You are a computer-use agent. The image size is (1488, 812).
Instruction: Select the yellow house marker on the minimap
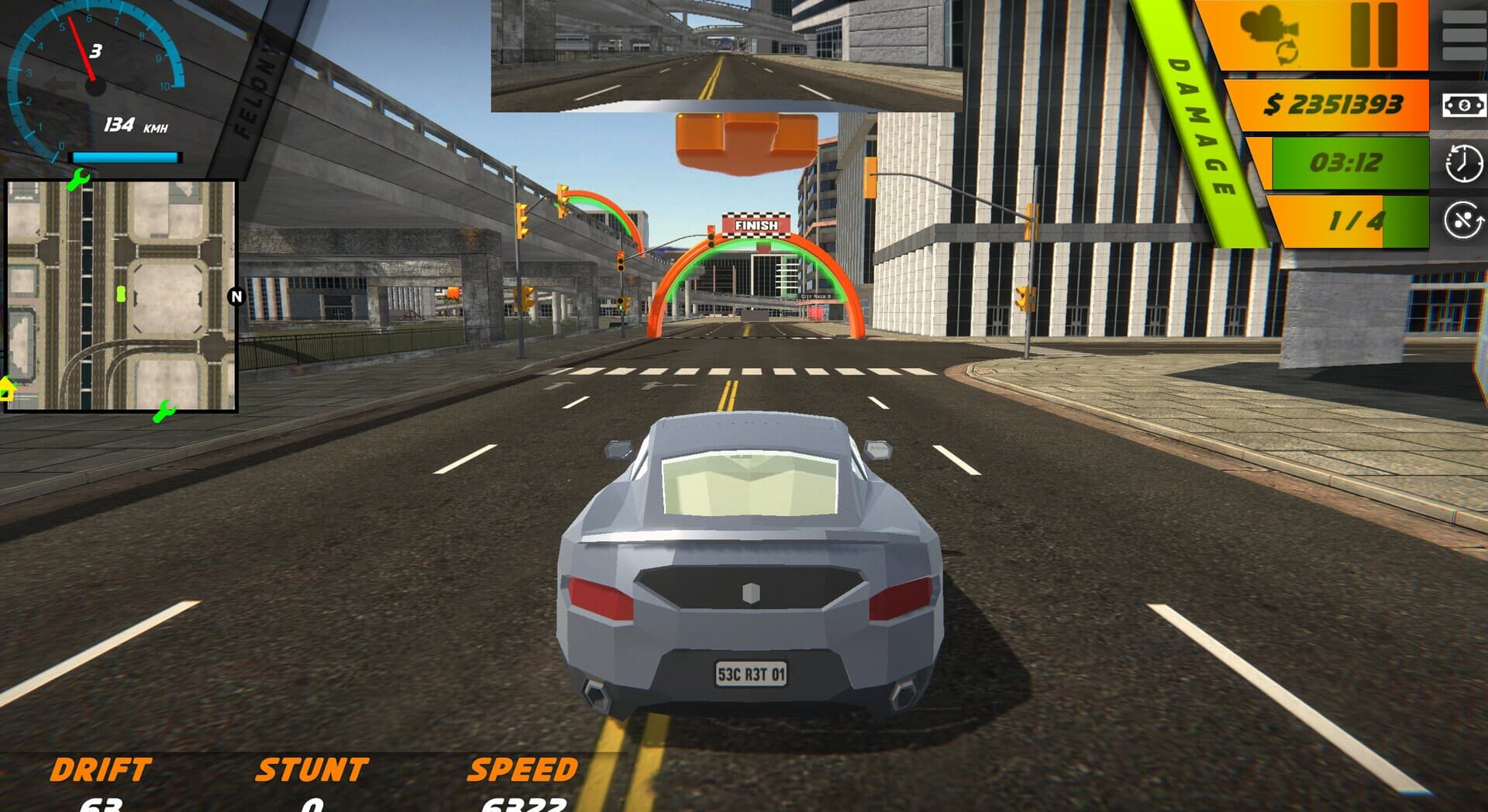tap(7, 389)
